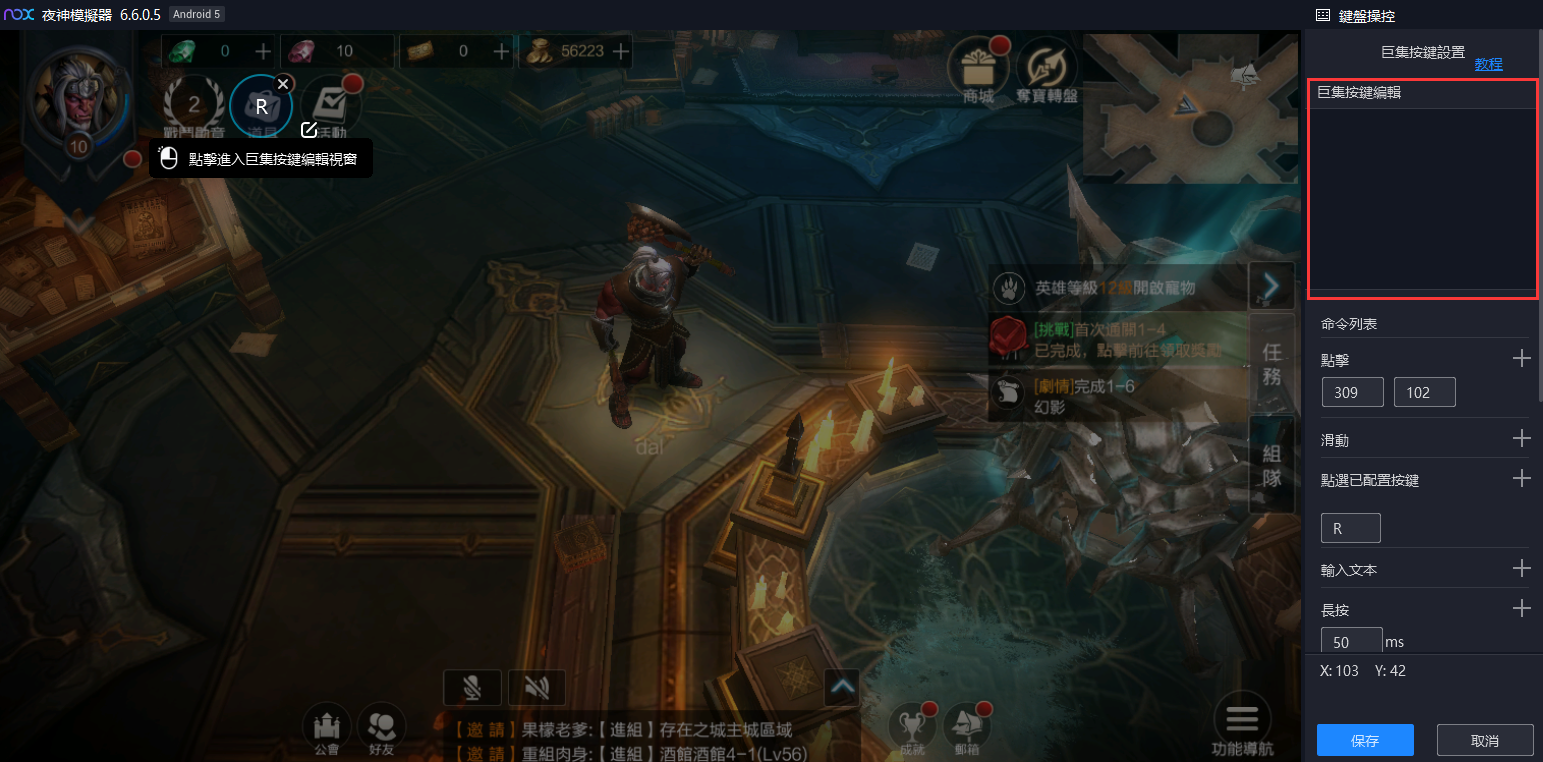This screenshot has height=762, width=1543.
Task: Add an input text command
Action: point(1521,569)
